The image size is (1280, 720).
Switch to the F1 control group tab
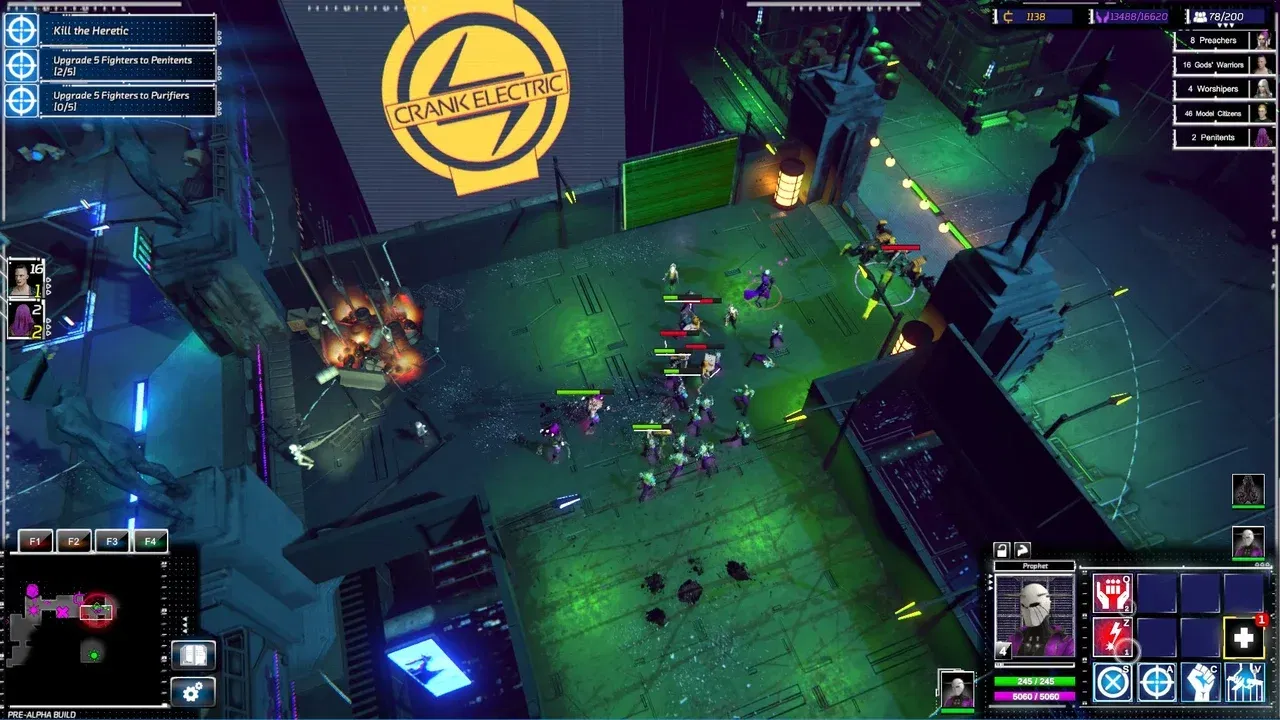[x=36, y=540]
